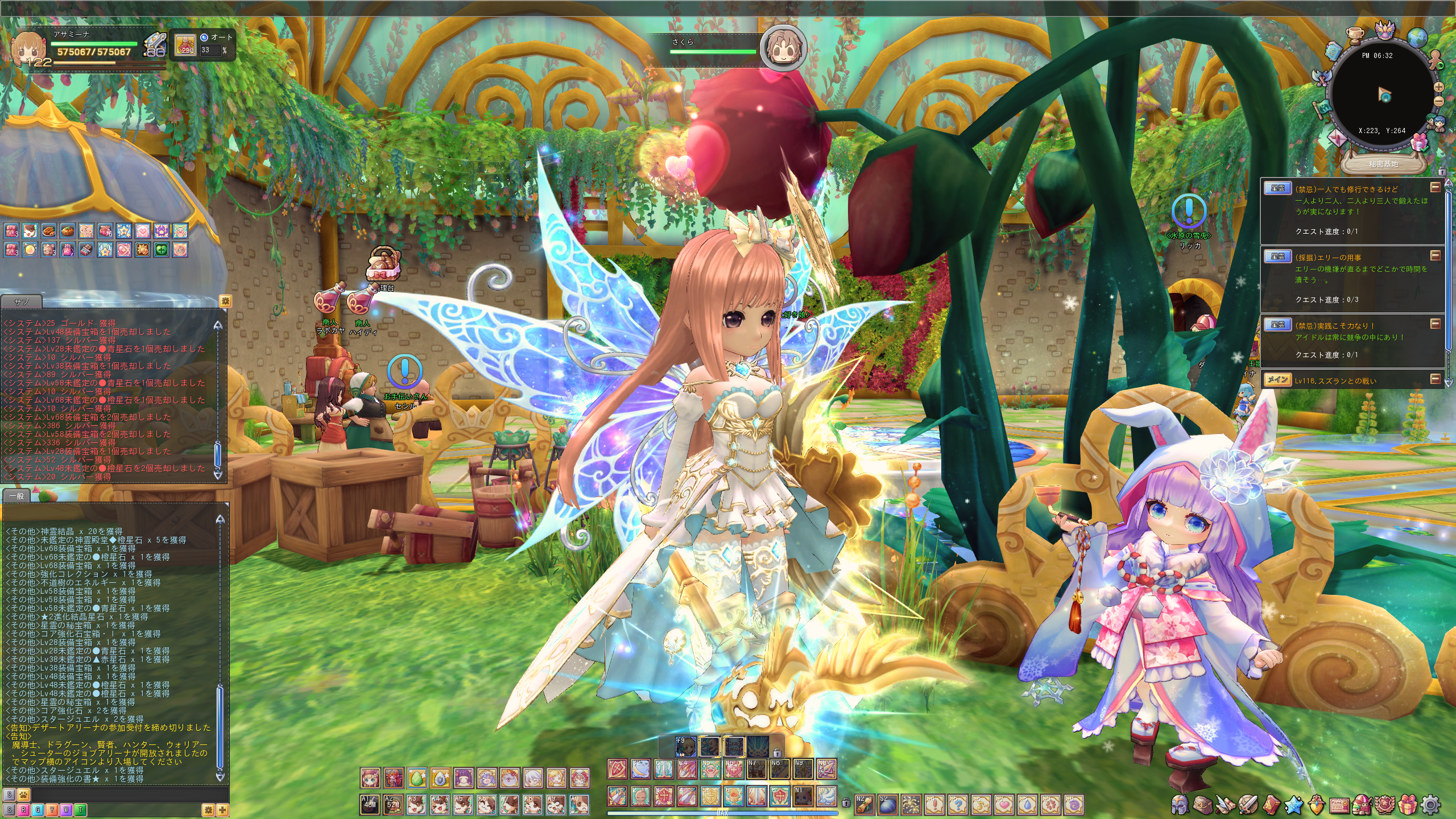Click the minimap zoom-in plus button

(x=1439, y=87)
